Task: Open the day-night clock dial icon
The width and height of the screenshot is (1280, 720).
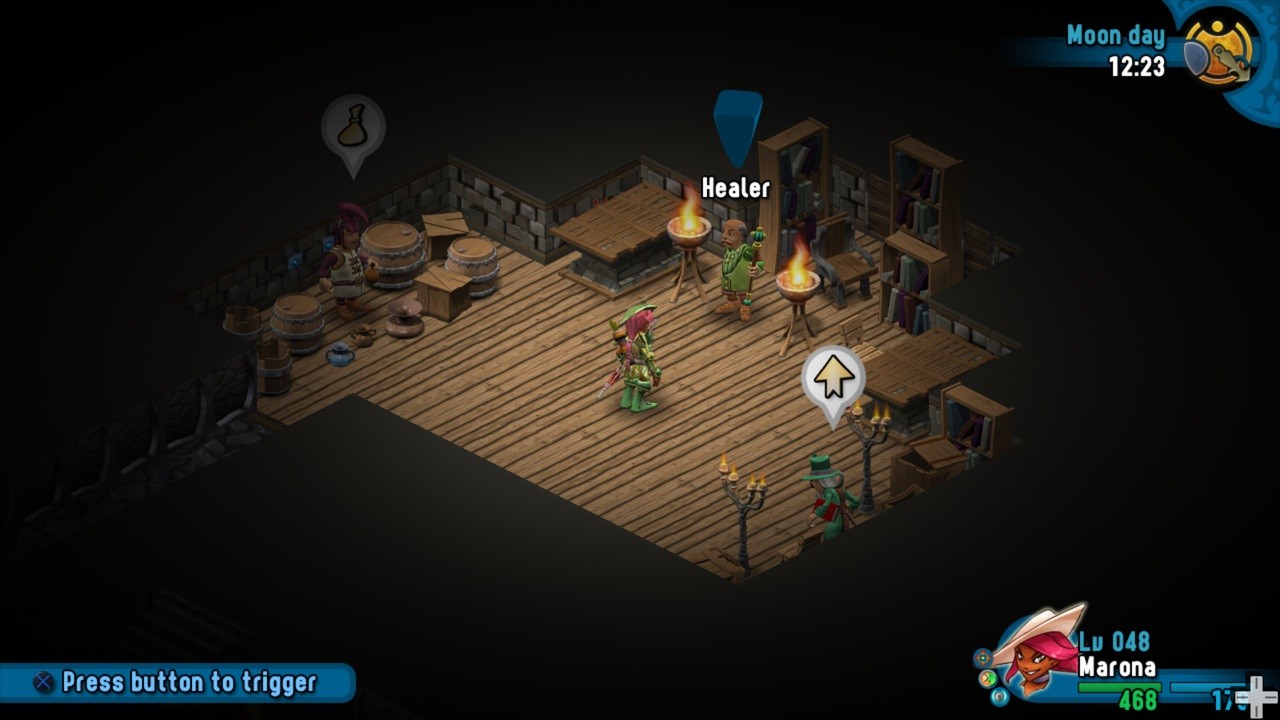Action: (x=1219, y=49)
